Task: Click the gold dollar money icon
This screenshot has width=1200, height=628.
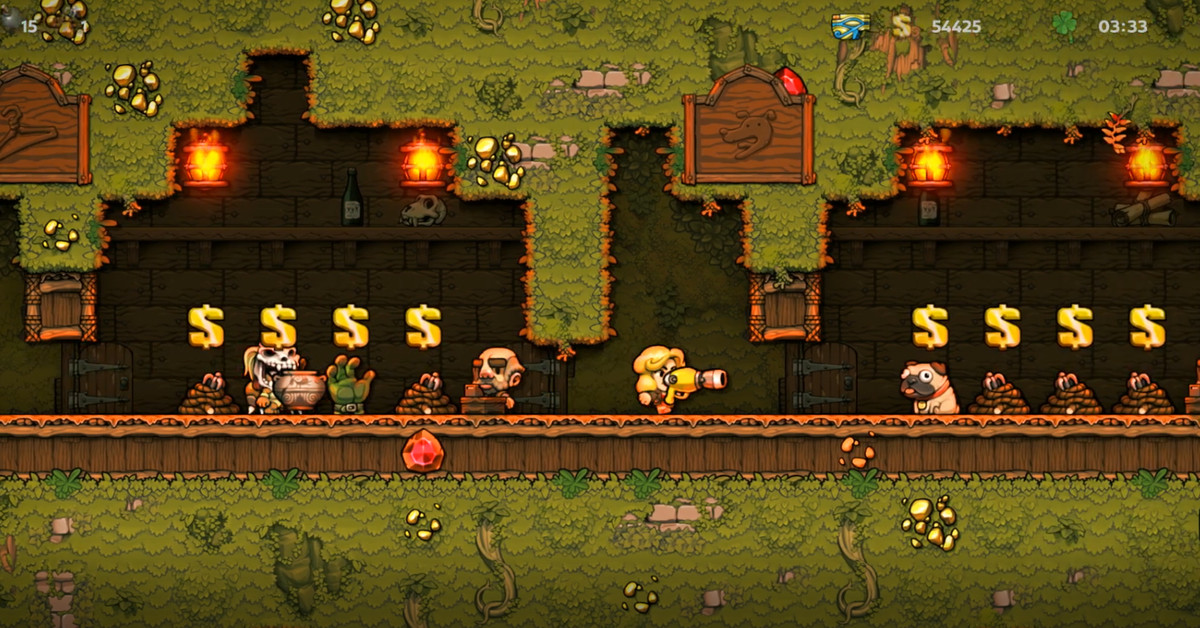Action: point(902,26)
